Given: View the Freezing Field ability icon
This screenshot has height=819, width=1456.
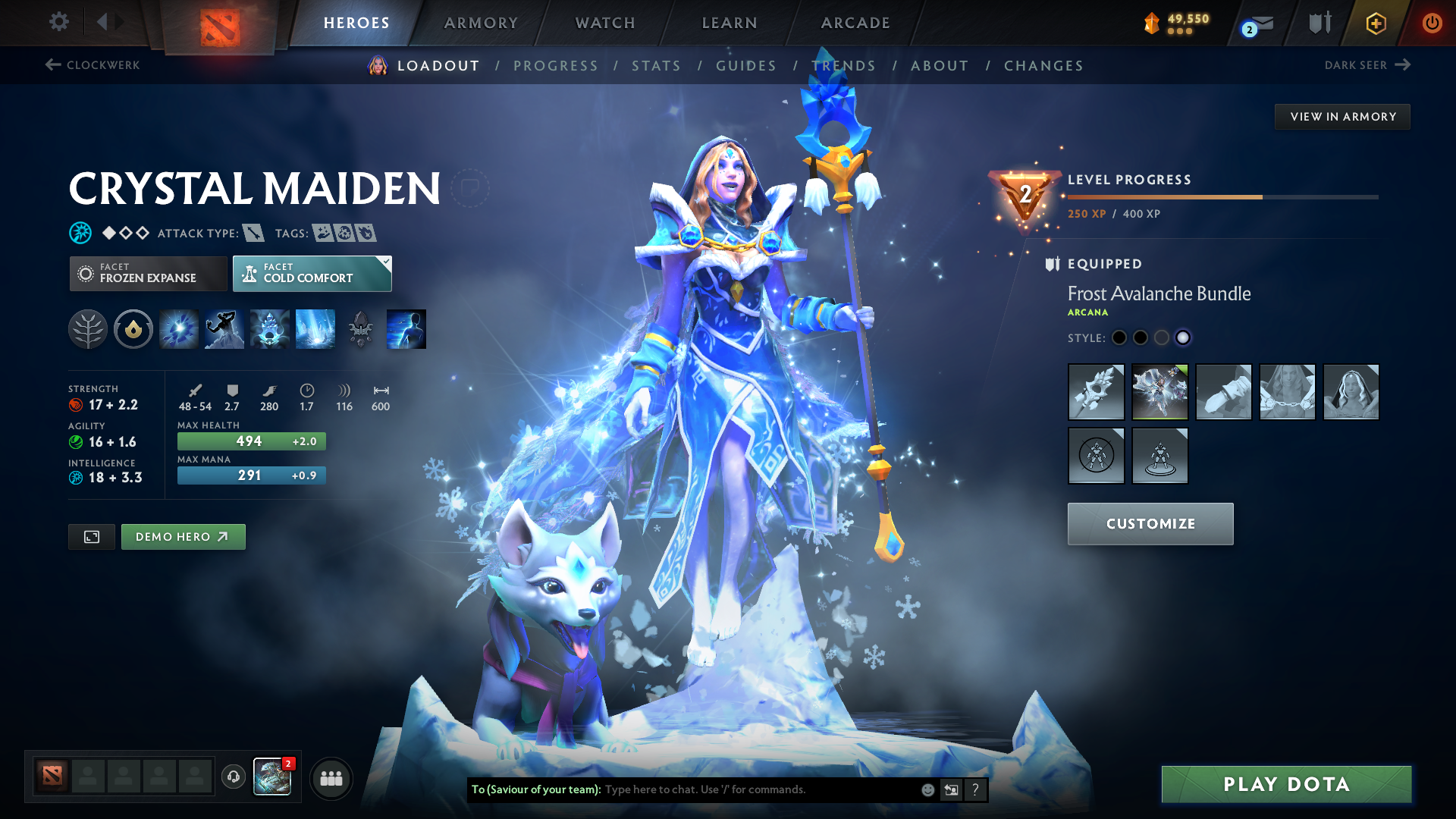Looking at the screenshot, I should click(315, 328).
